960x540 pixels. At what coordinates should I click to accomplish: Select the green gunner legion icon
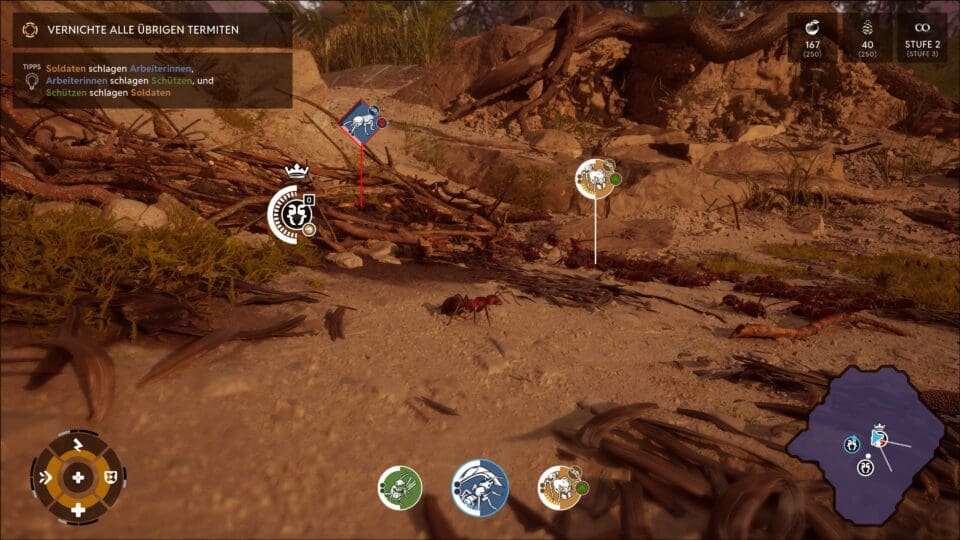(x=399, y=488)
